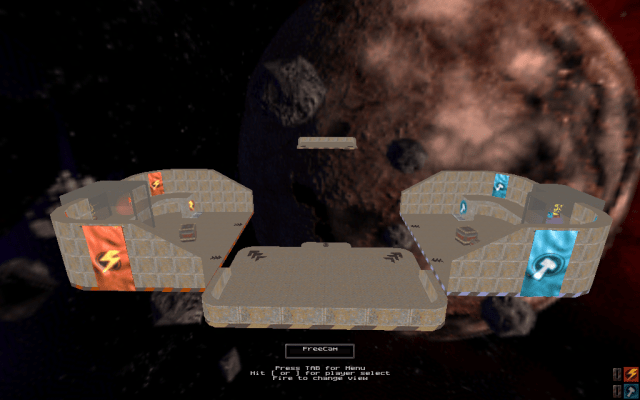Screen dimensions: 640x400
Task: Click the FreeCam view mode box
Action: coord(320,349)
